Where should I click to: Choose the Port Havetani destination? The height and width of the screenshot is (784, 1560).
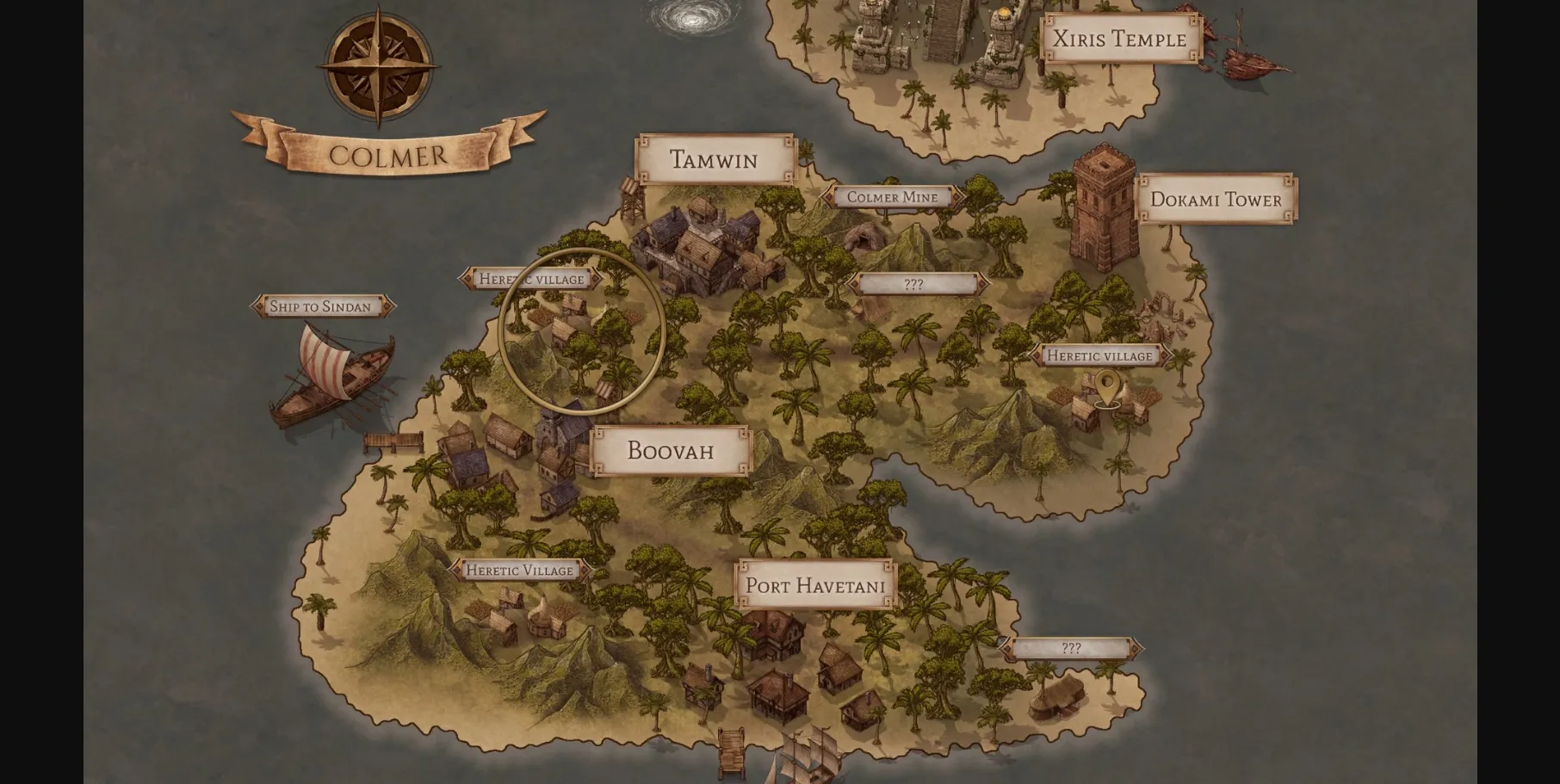[x=814, y=586]
